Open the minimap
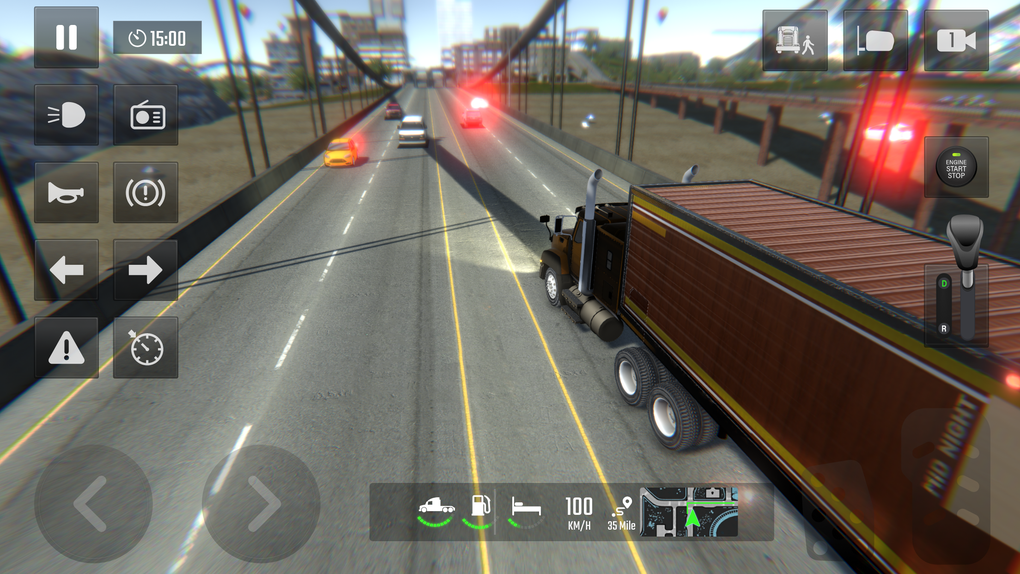The image size is (1020, 574). (x=689, y=512)
